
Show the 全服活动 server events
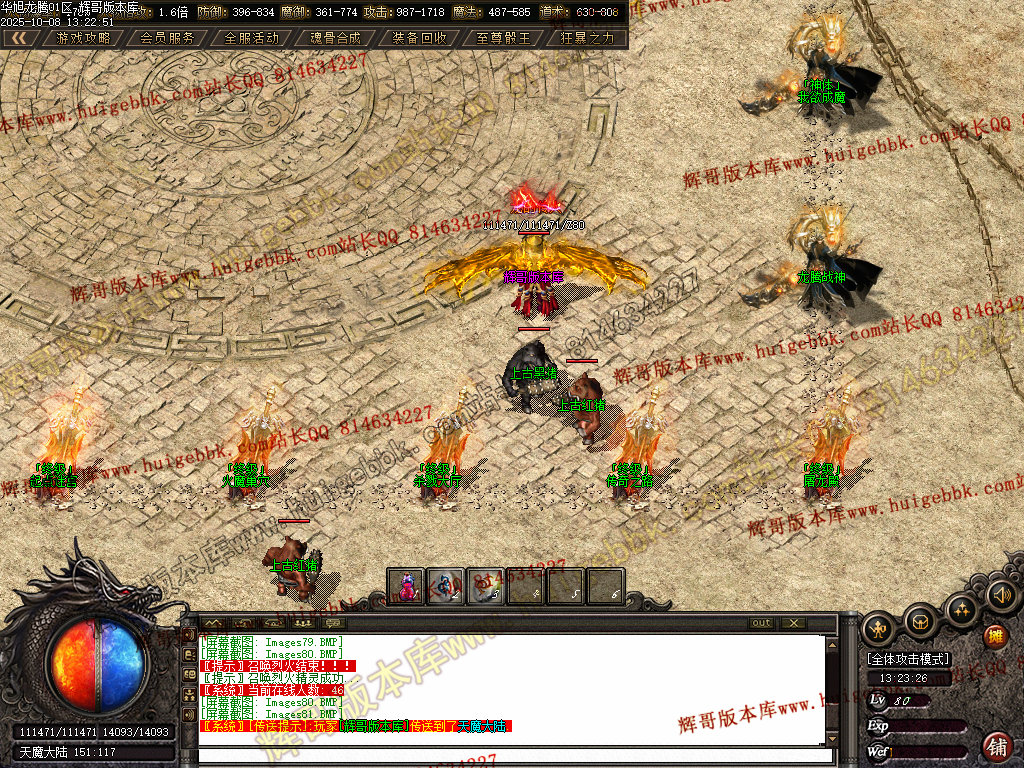pyautogui.click(x=252, y=38)
